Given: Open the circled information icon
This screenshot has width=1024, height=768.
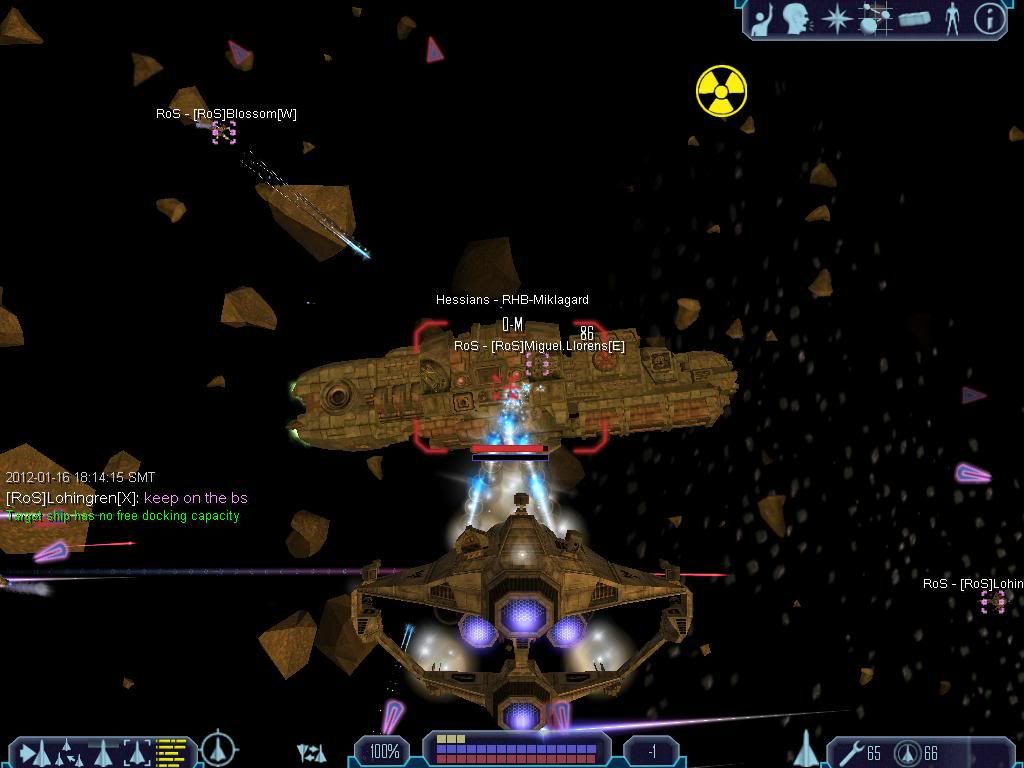Looking at the screenshot, I should (989, 18).
